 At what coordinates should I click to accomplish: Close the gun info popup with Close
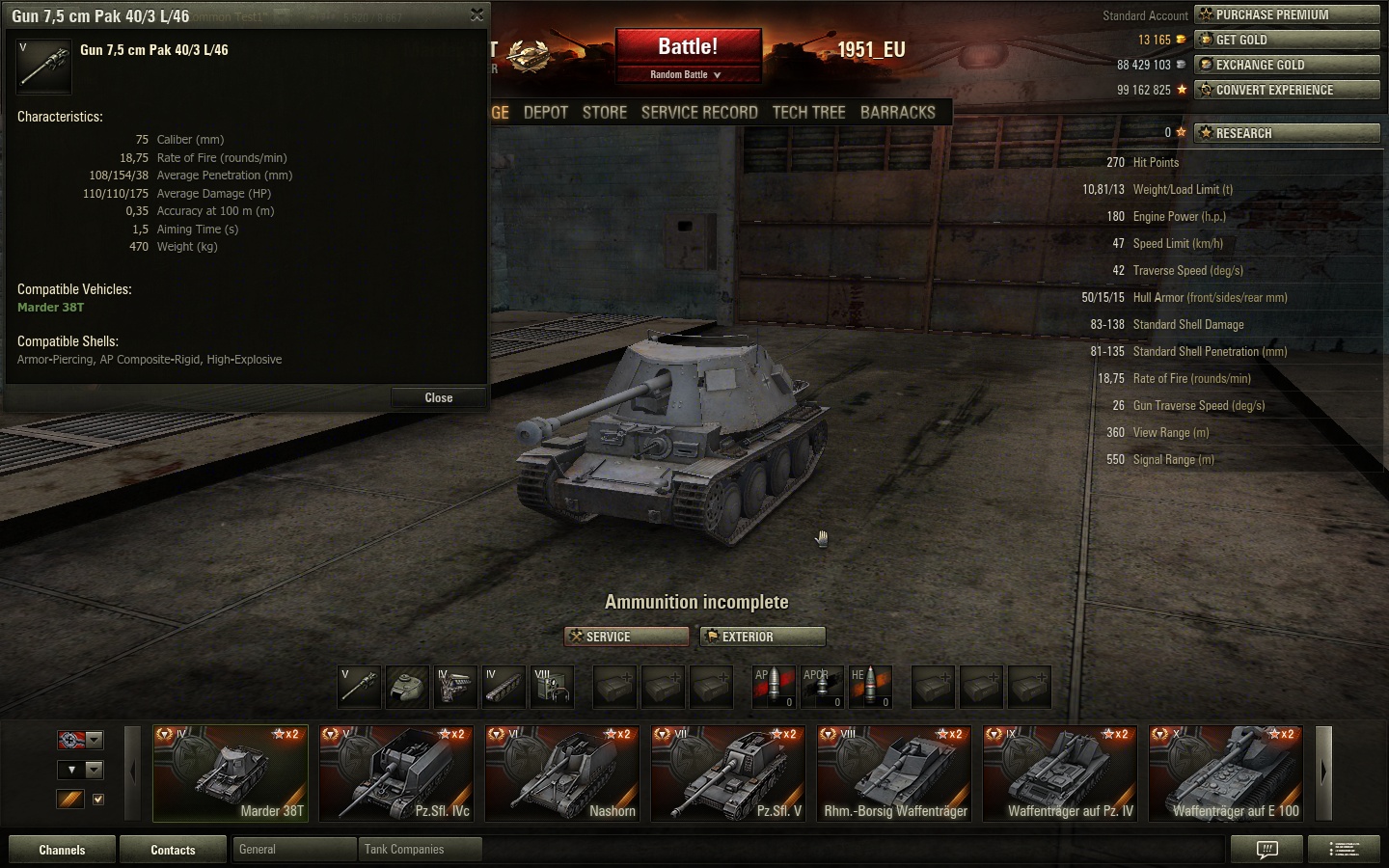point(438,397)
